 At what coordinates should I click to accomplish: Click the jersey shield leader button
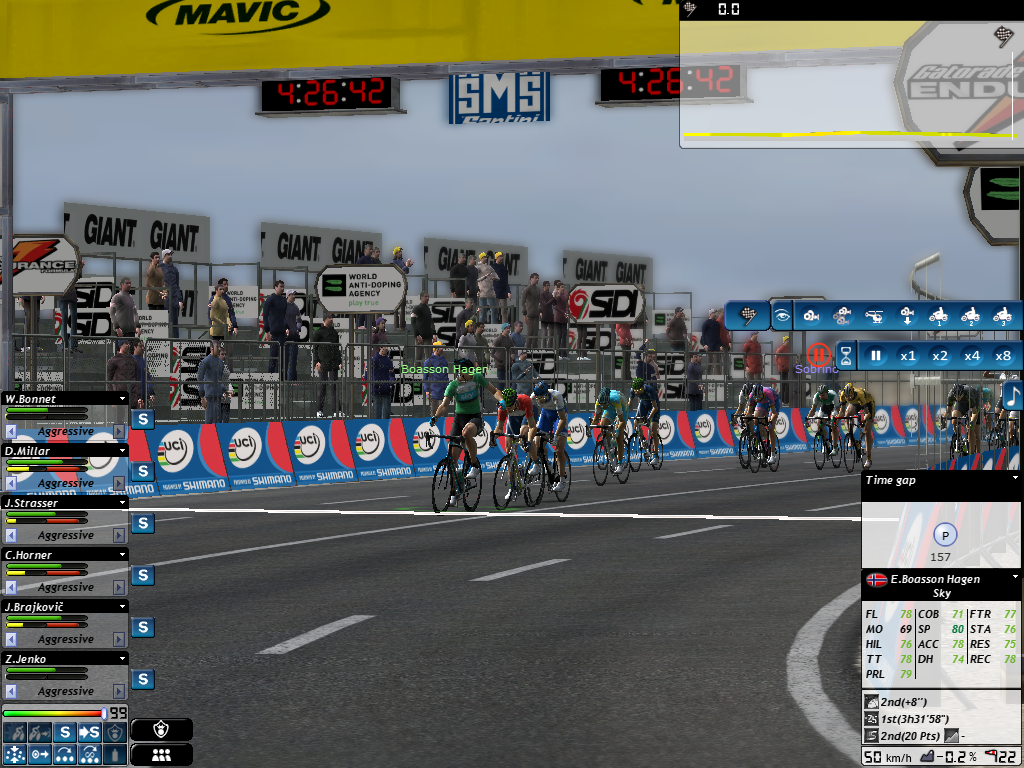click(161, 730)
